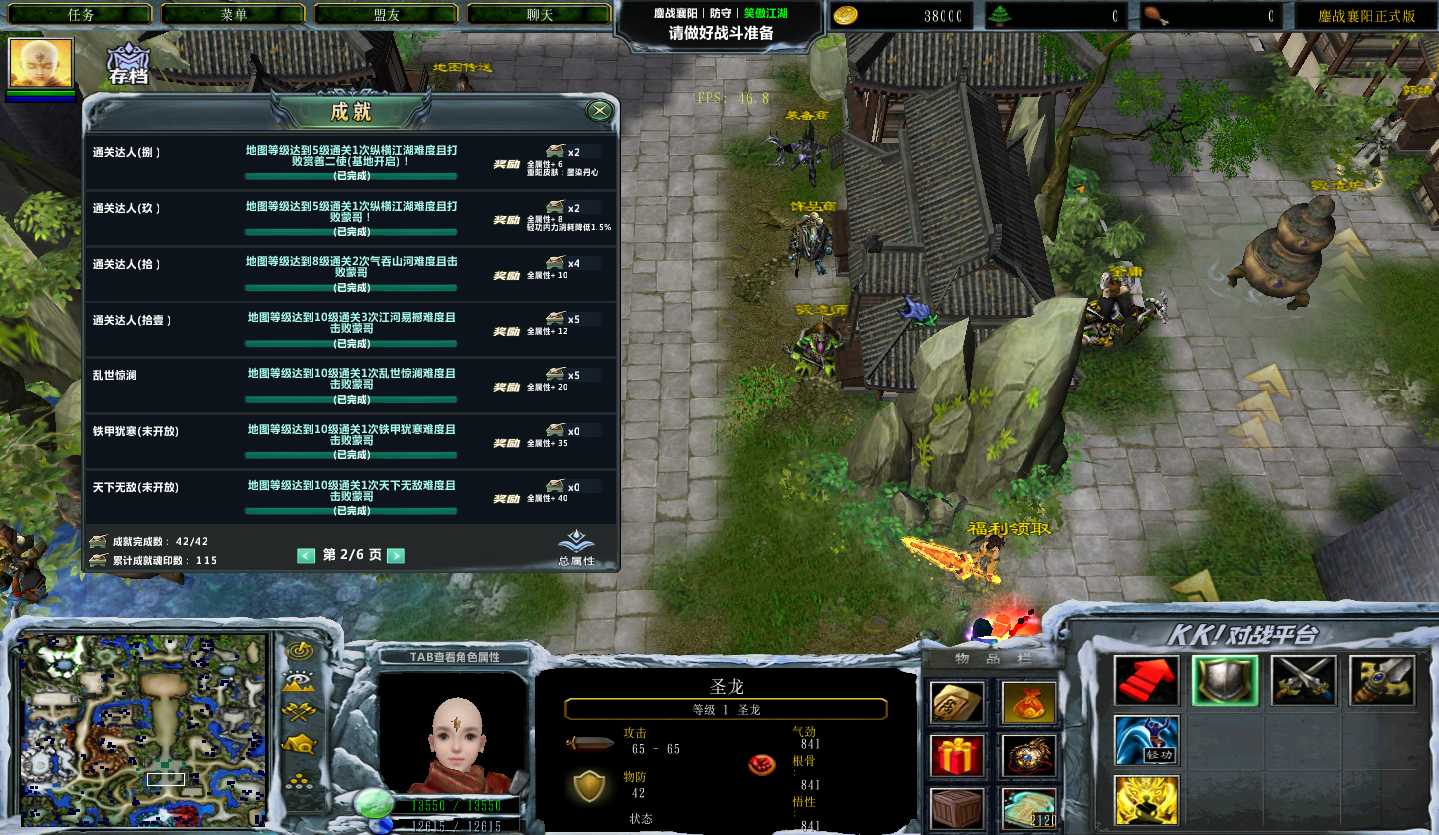1439x835 pixels.
Task: Open the 菜单 main menu
Action: (233, 15)
